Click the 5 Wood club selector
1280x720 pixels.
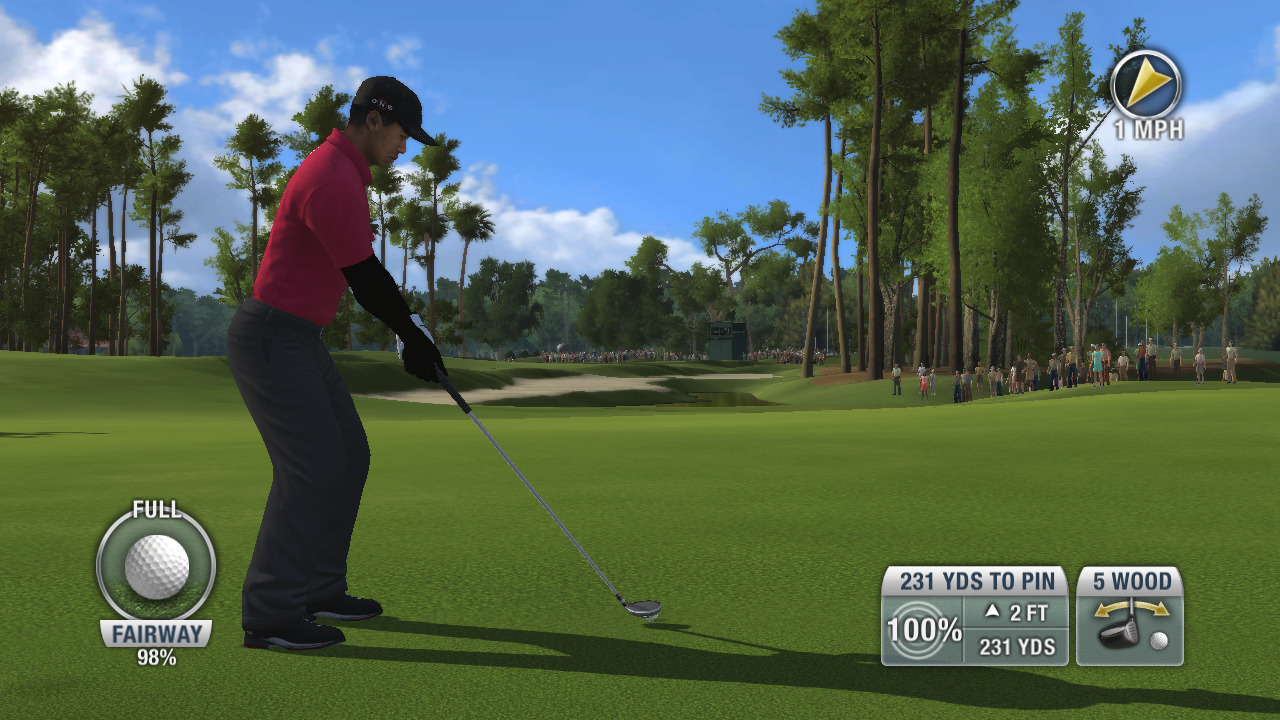(x=1130, y=616)
